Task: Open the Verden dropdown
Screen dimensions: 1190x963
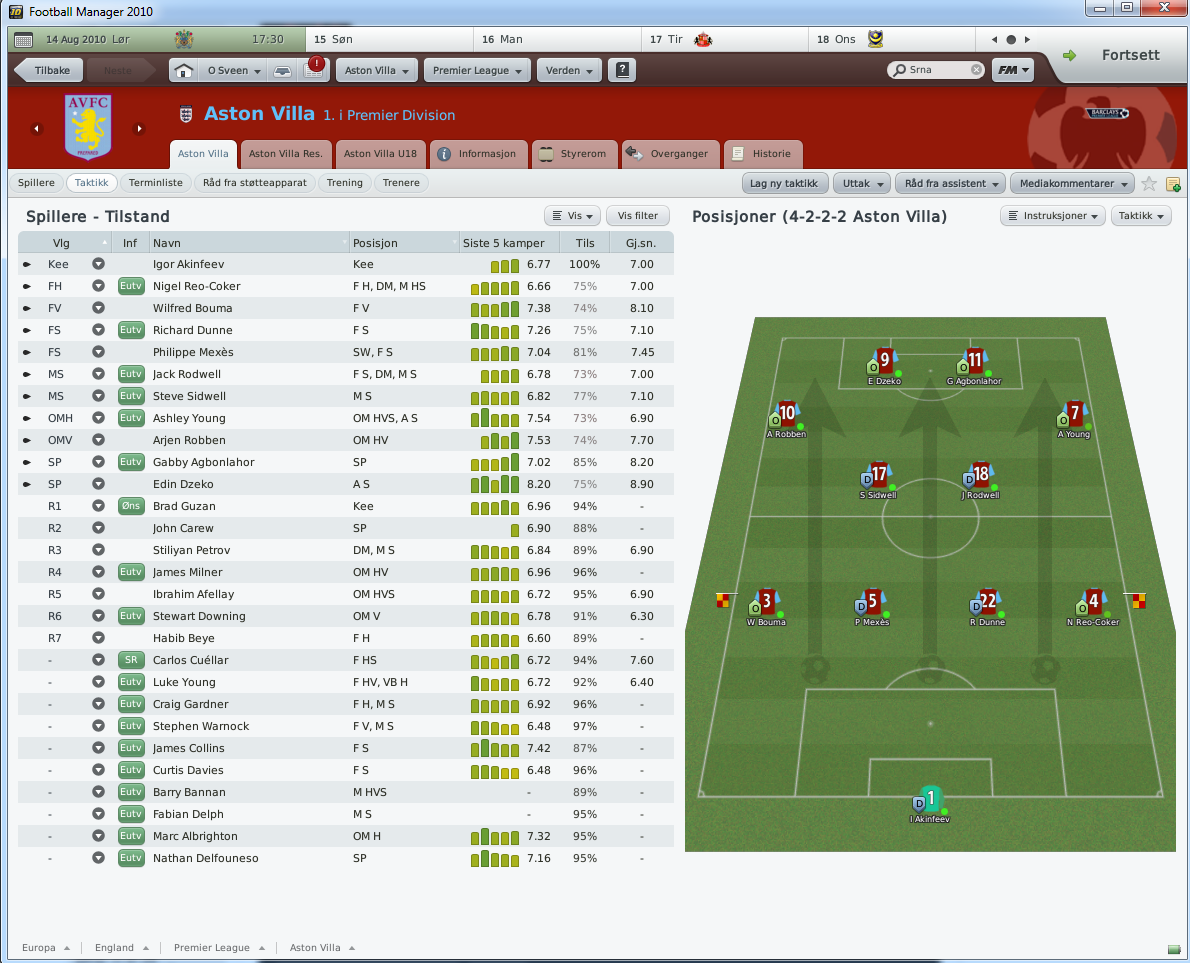Action: tap(571, 71)
